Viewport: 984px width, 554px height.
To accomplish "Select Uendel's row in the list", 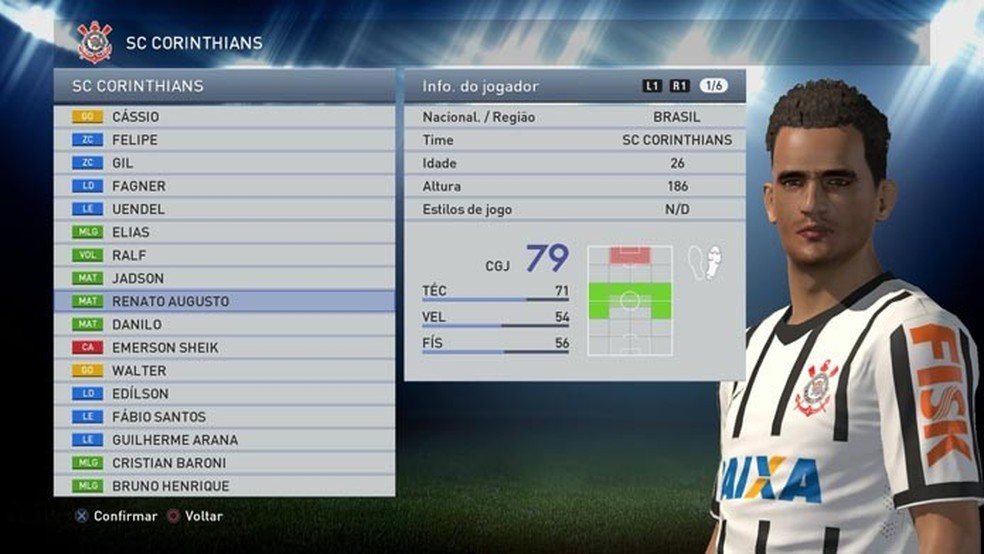I will click(224, 209).
